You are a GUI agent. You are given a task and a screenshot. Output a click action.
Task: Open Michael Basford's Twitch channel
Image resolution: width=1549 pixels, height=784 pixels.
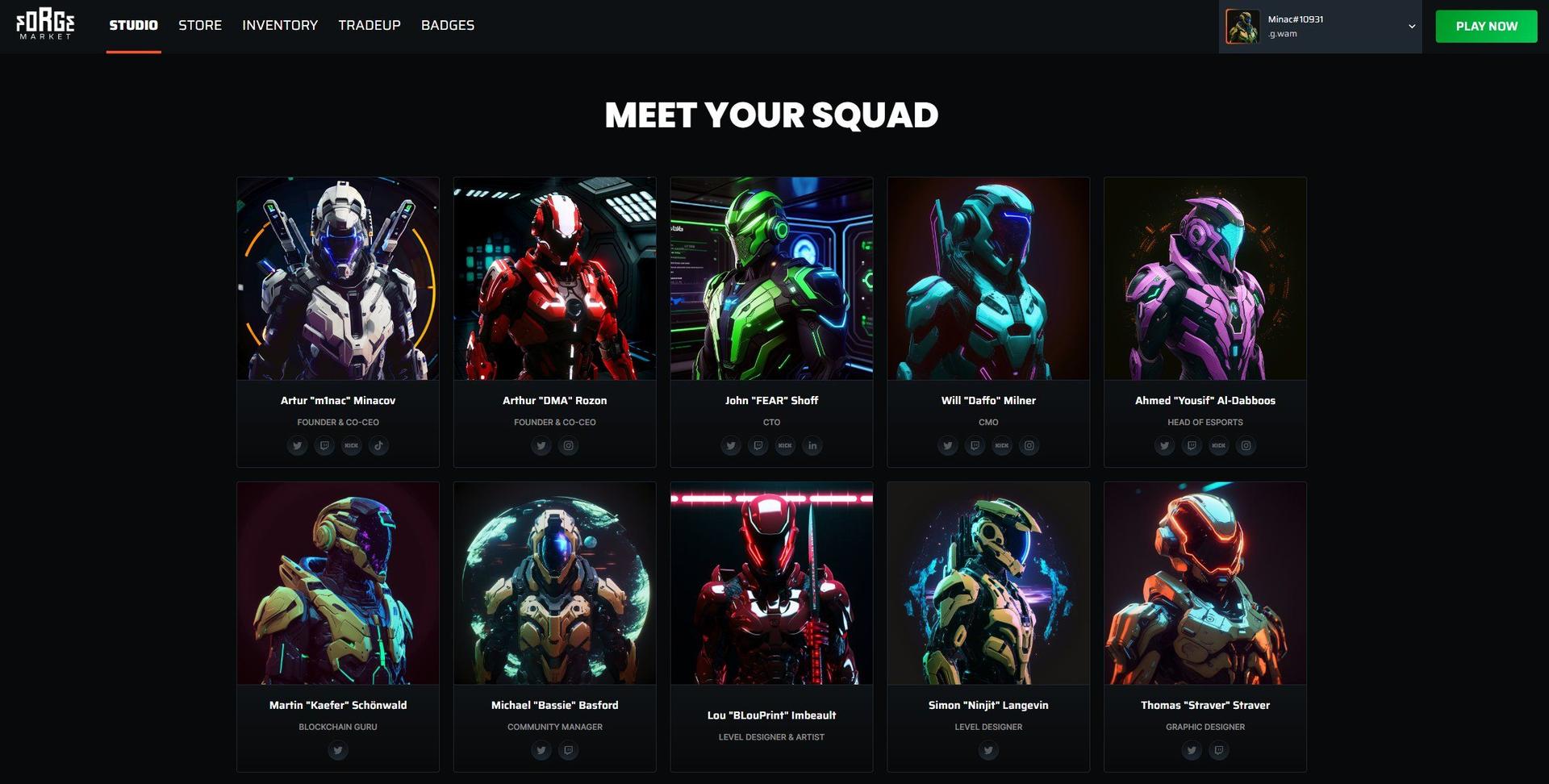(569, 750)
